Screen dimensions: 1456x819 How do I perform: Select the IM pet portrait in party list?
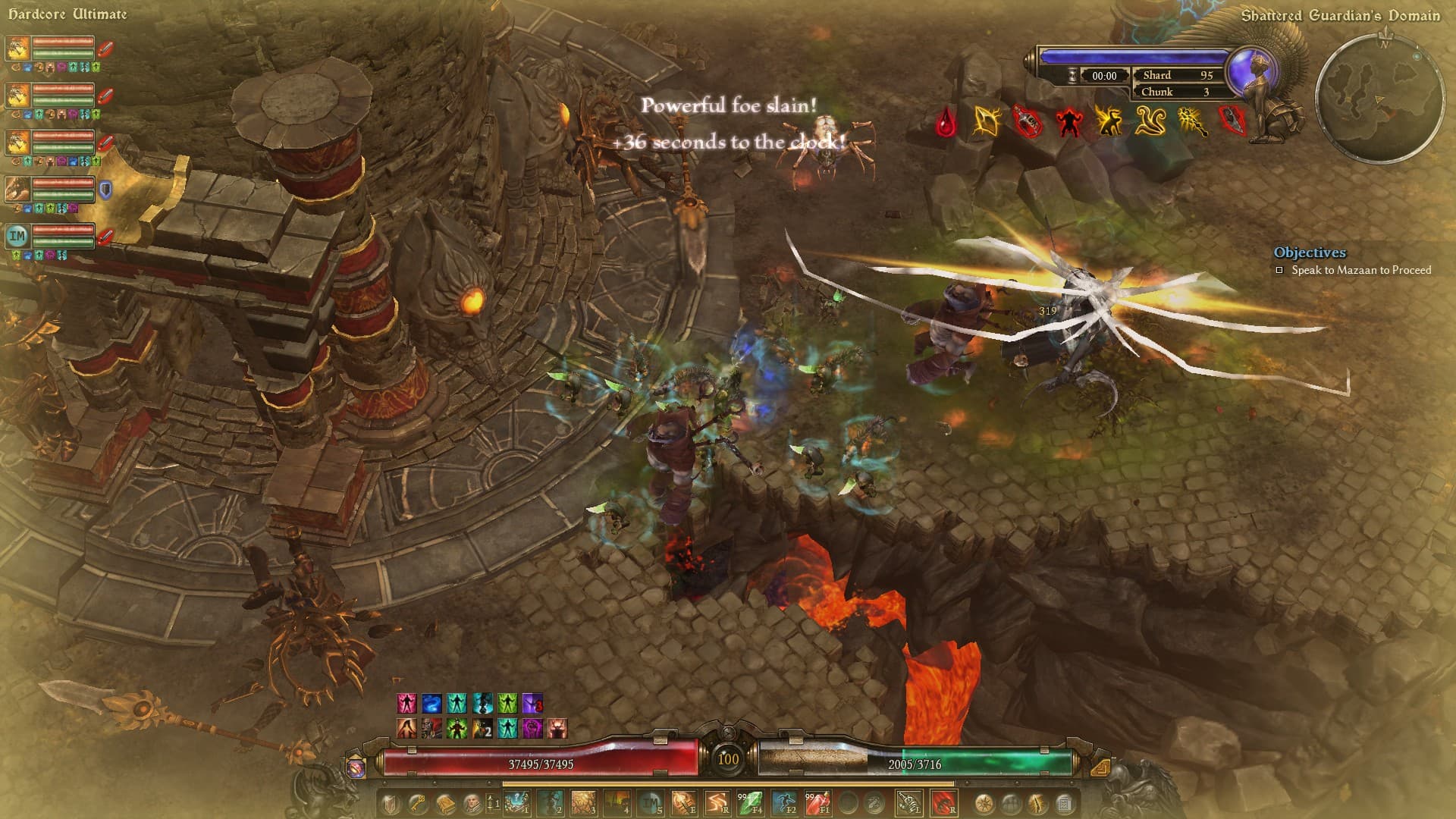17,236
